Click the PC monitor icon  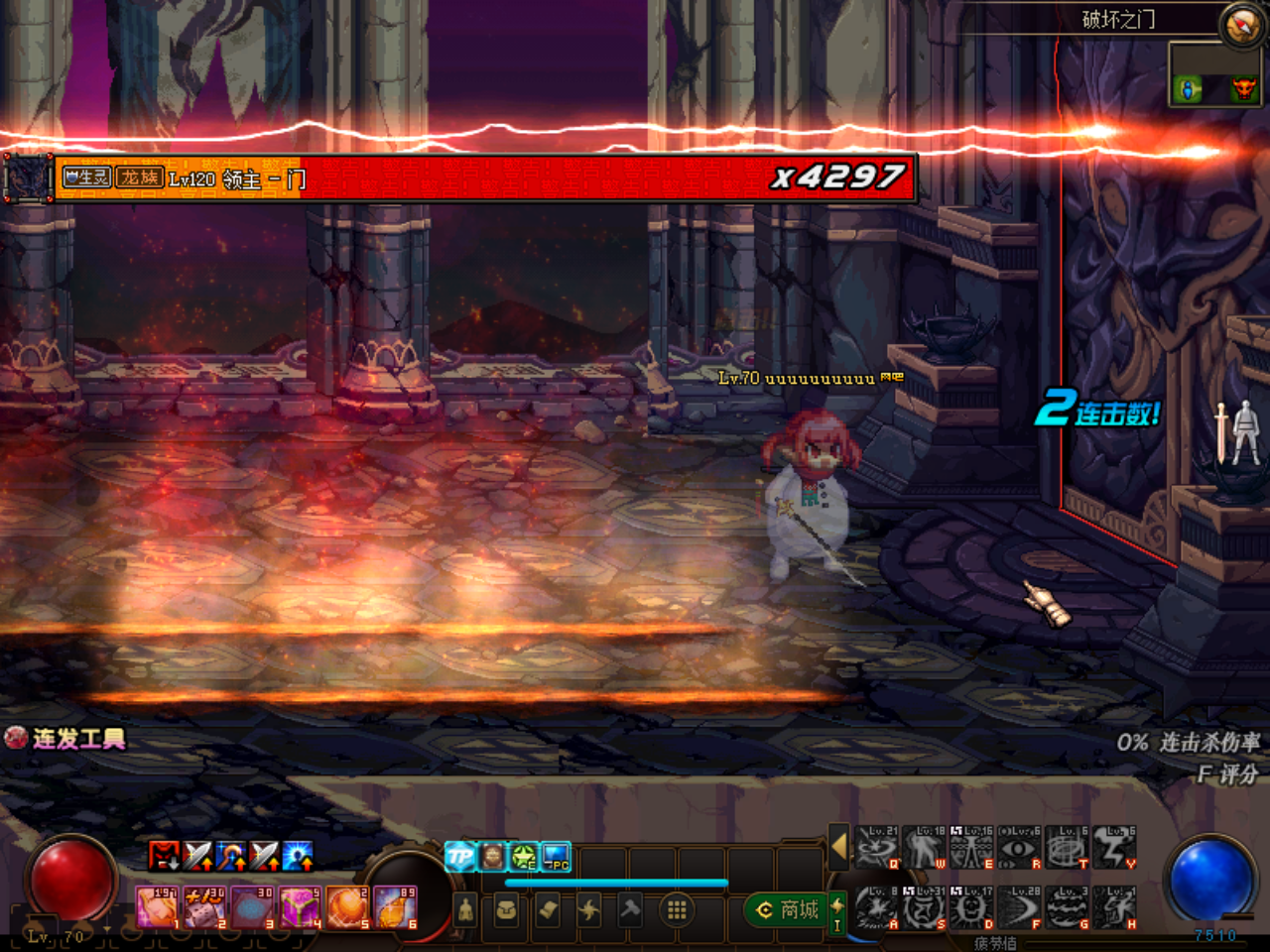557,856
